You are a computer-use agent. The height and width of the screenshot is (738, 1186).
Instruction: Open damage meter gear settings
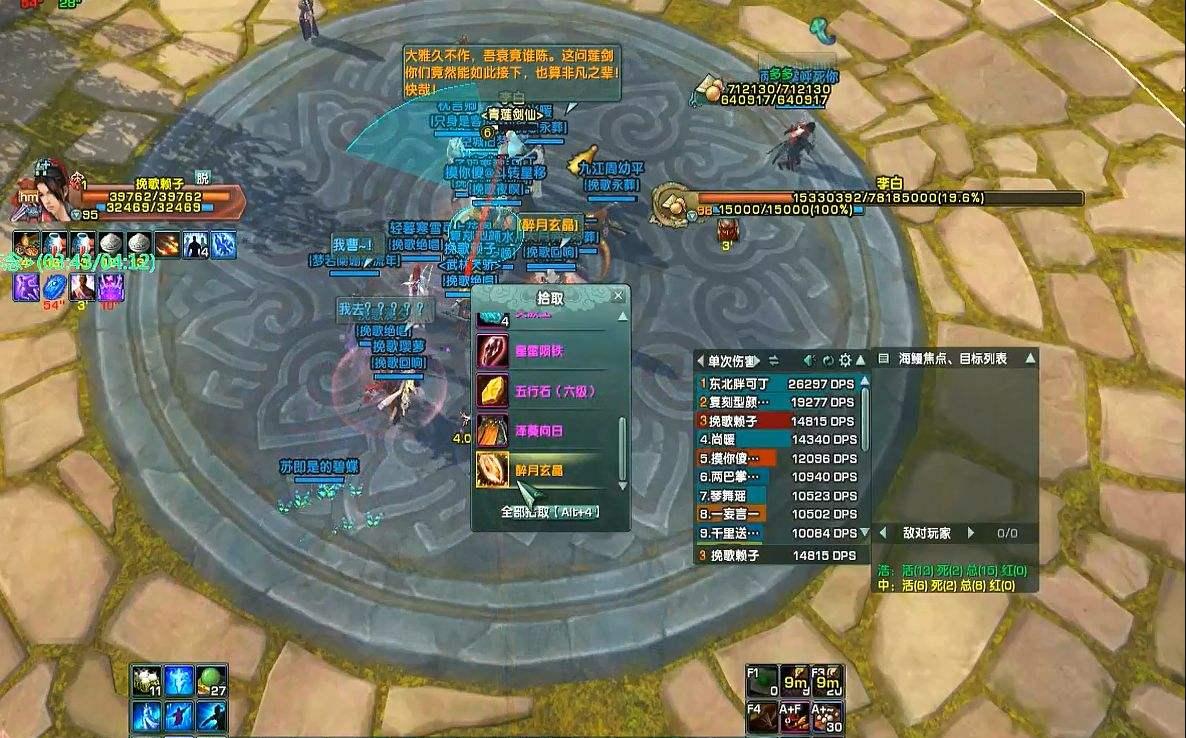(x=845, y=360)
